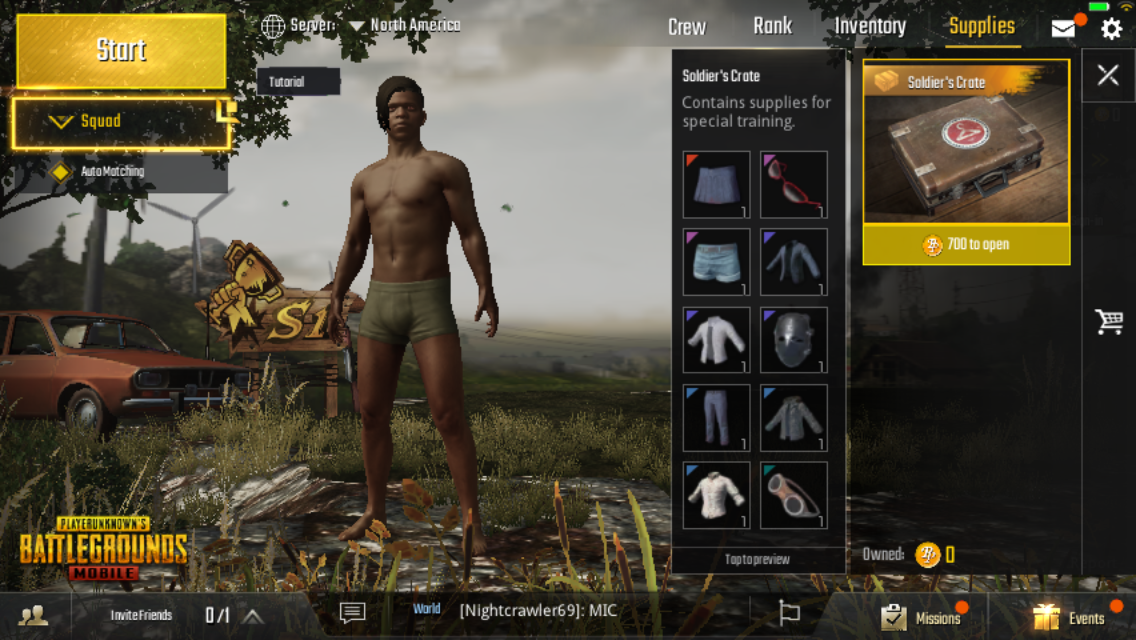Change server from North America
1136x640 pixels.
[404, 25]
